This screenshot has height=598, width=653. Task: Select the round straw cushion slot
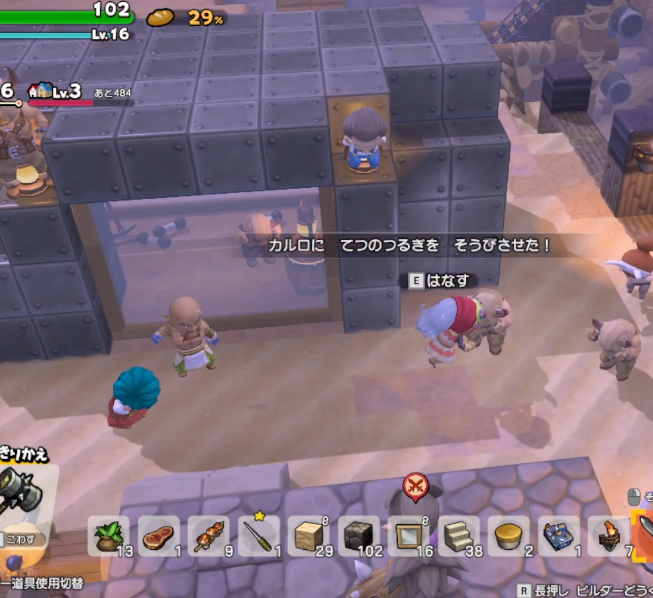point(509,536)
